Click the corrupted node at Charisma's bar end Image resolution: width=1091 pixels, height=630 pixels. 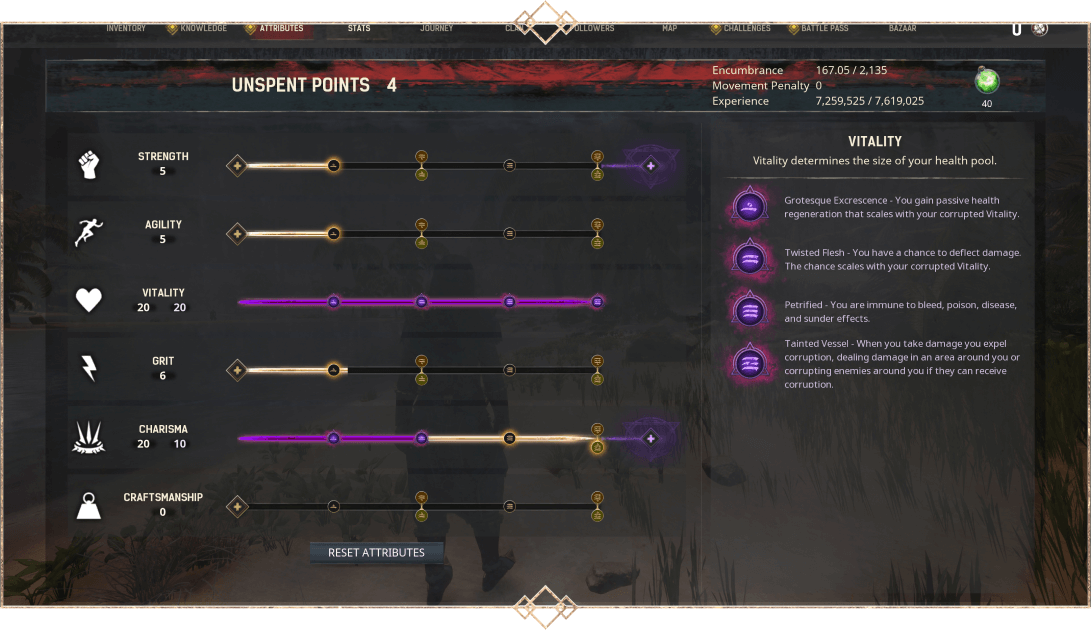pyautogui.click(x=650, y=438)
